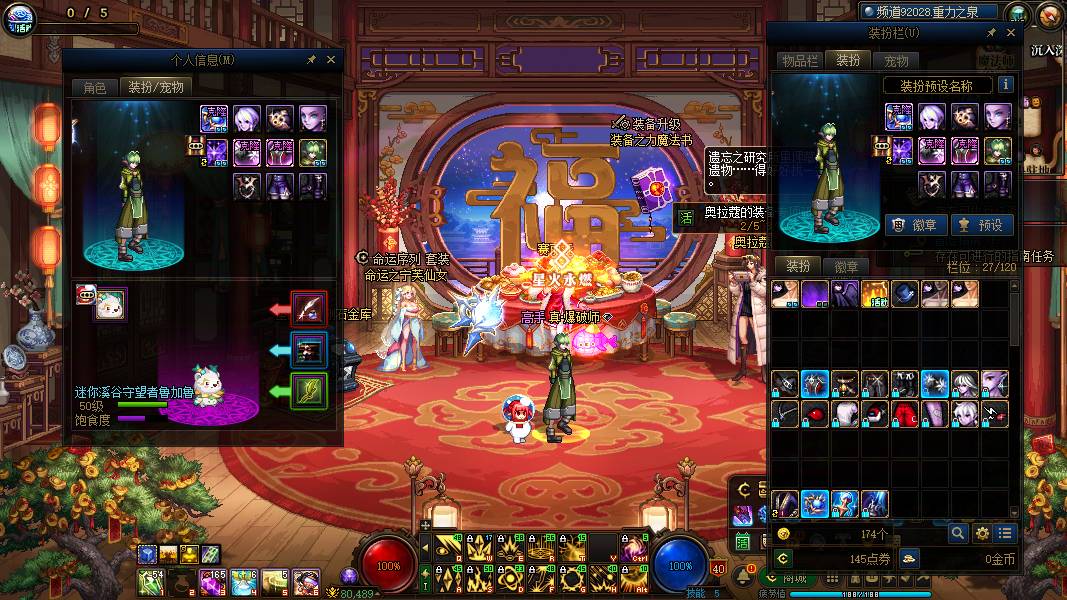Close the 装扮栏 avatar inventory window

1010,33
